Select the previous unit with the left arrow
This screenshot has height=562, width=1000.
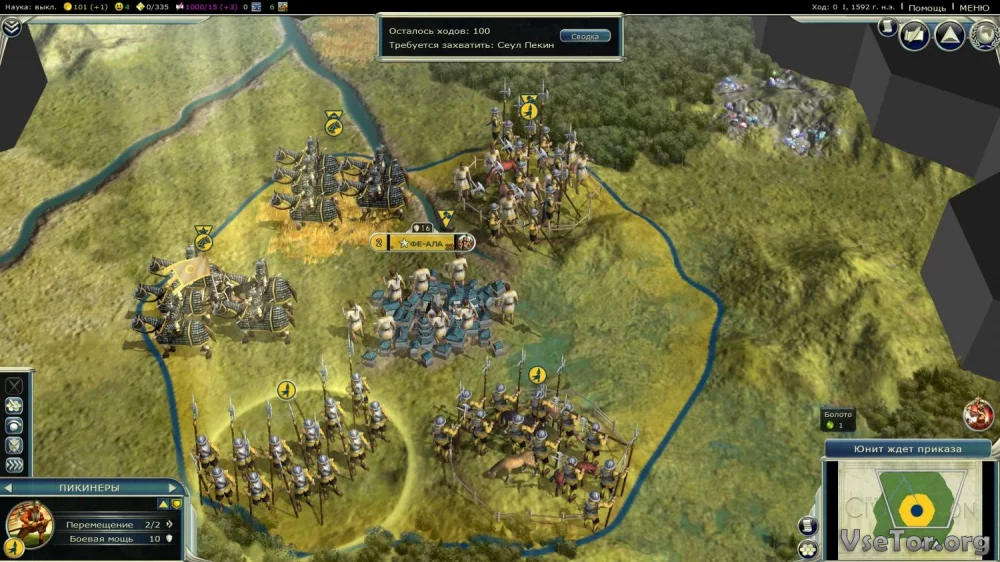click(x=8, y=487)
